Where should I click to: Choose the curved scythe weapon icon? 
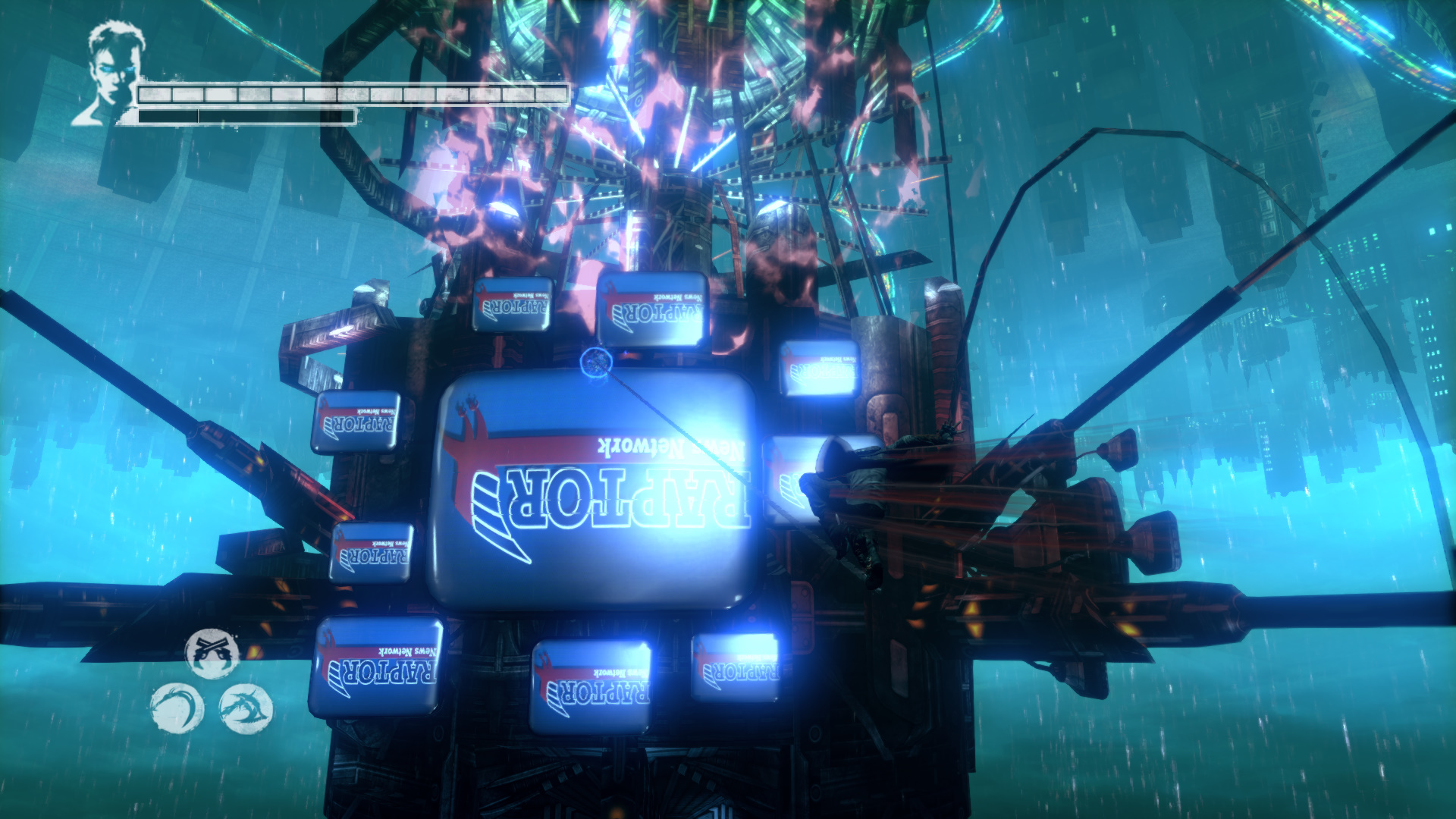pyautogui.click(x=177, y=708)
